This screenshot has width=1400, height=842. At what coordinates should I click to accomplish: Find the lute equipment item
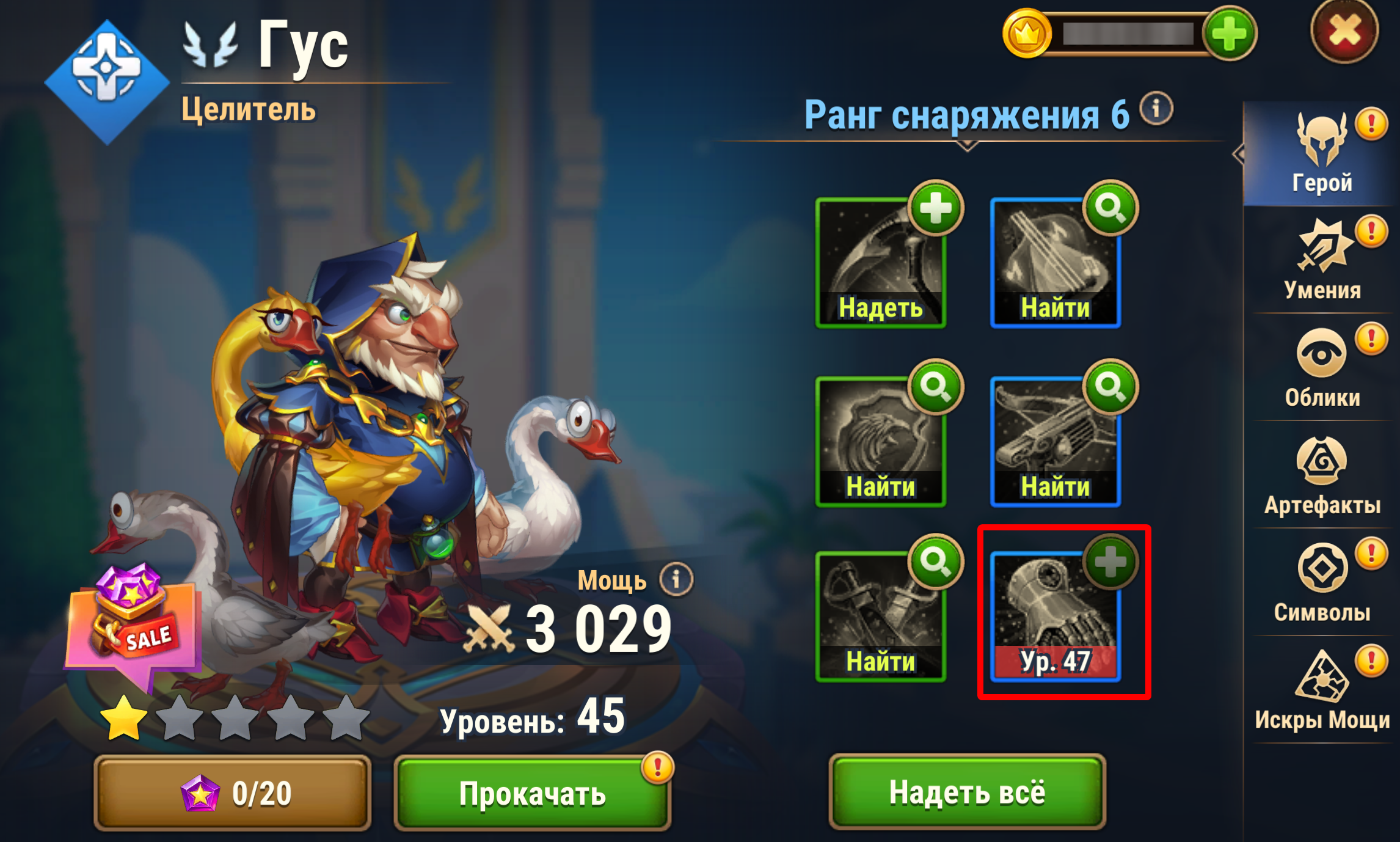coord(1055,263)
